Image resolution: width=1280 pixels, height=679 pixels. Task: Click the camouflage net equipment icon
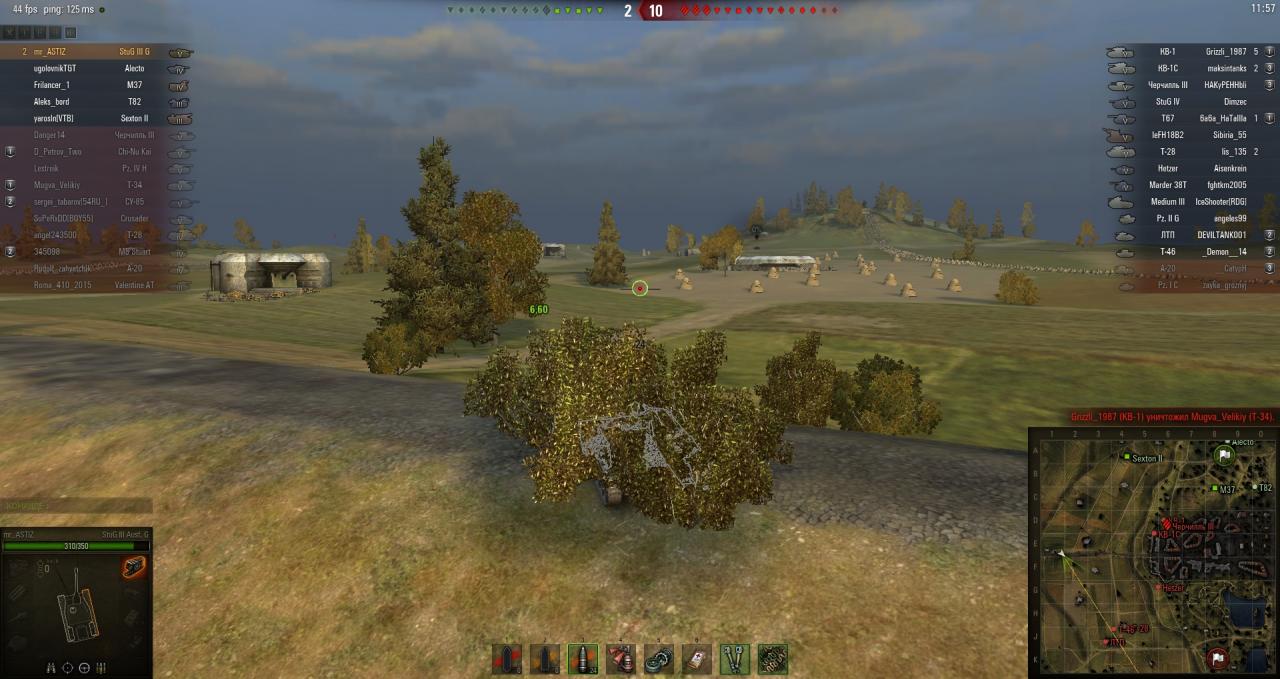click(x=773, y=659)
